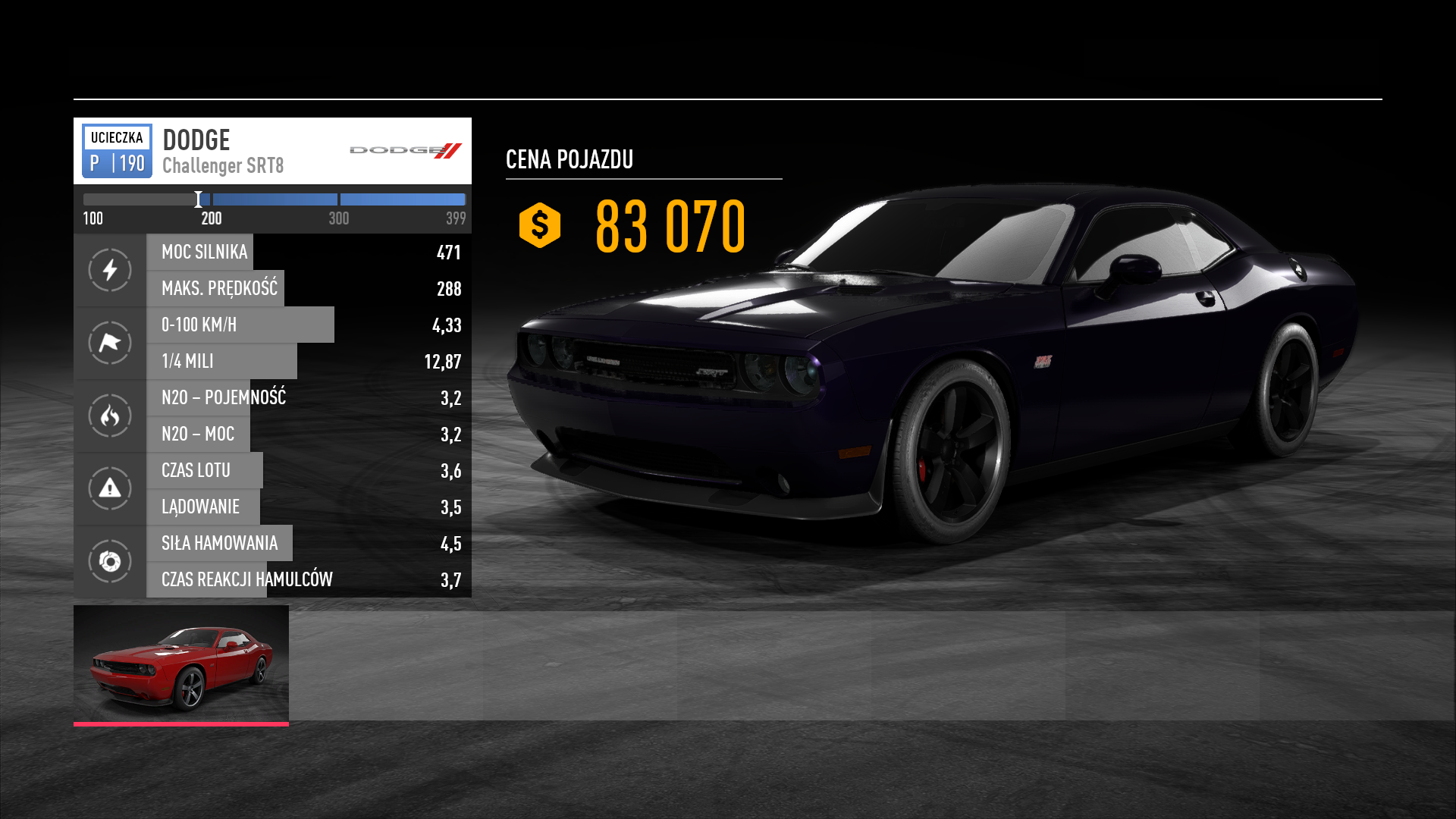Click the flag acceleration stats icon
This screenshot has width=1456, height=819.
click(x=110, y=343)
